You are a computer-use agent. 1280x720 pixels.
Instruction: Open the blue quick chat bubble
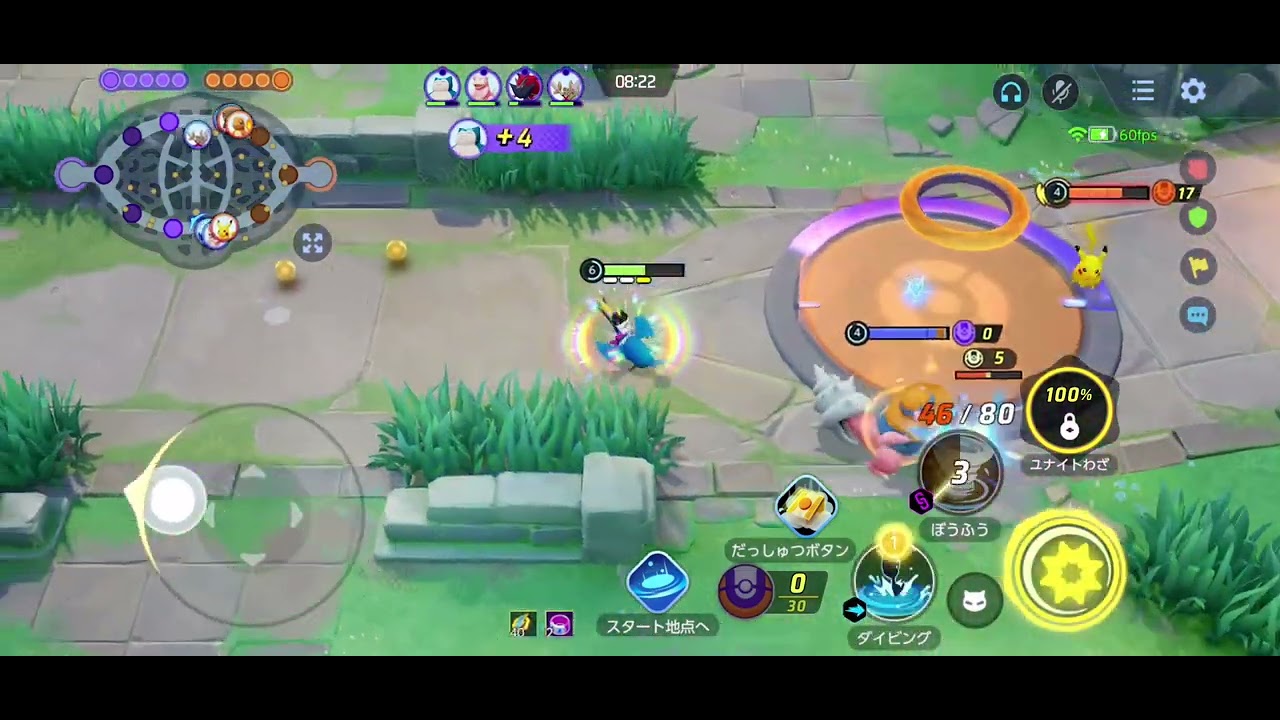(1198, 316)
